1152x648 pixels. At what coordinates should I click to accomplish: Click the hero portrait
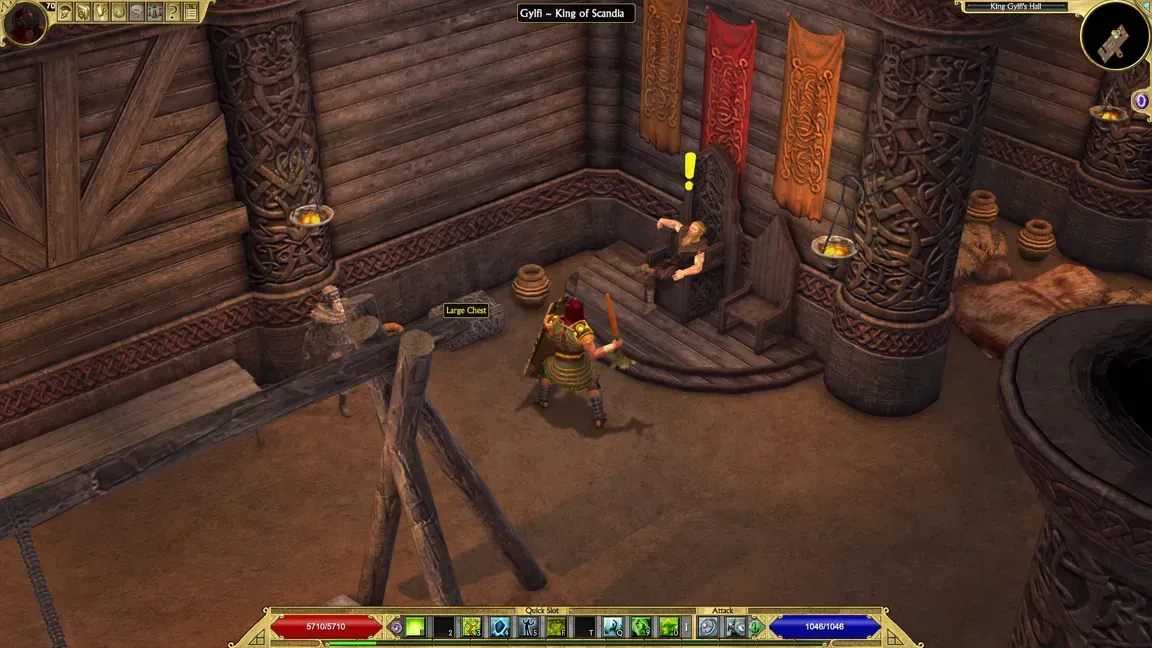point(24,21)
